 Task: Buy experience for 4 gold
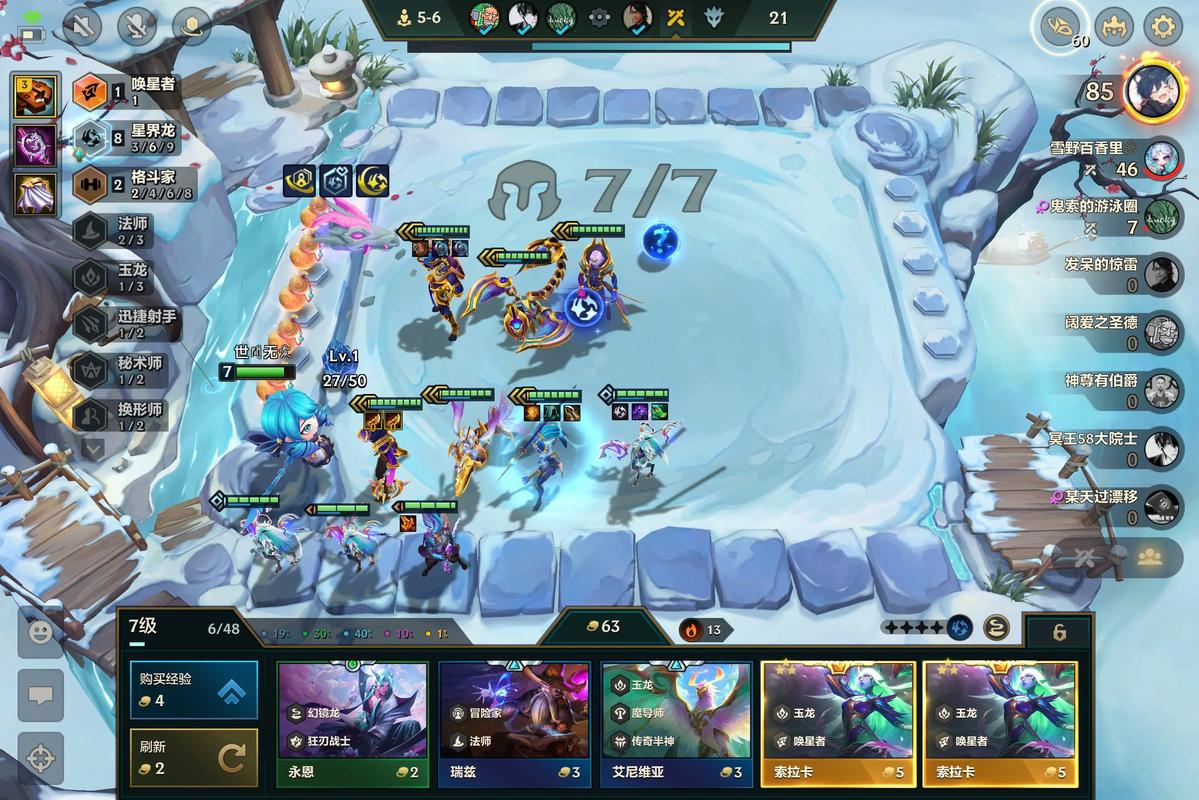193,689
